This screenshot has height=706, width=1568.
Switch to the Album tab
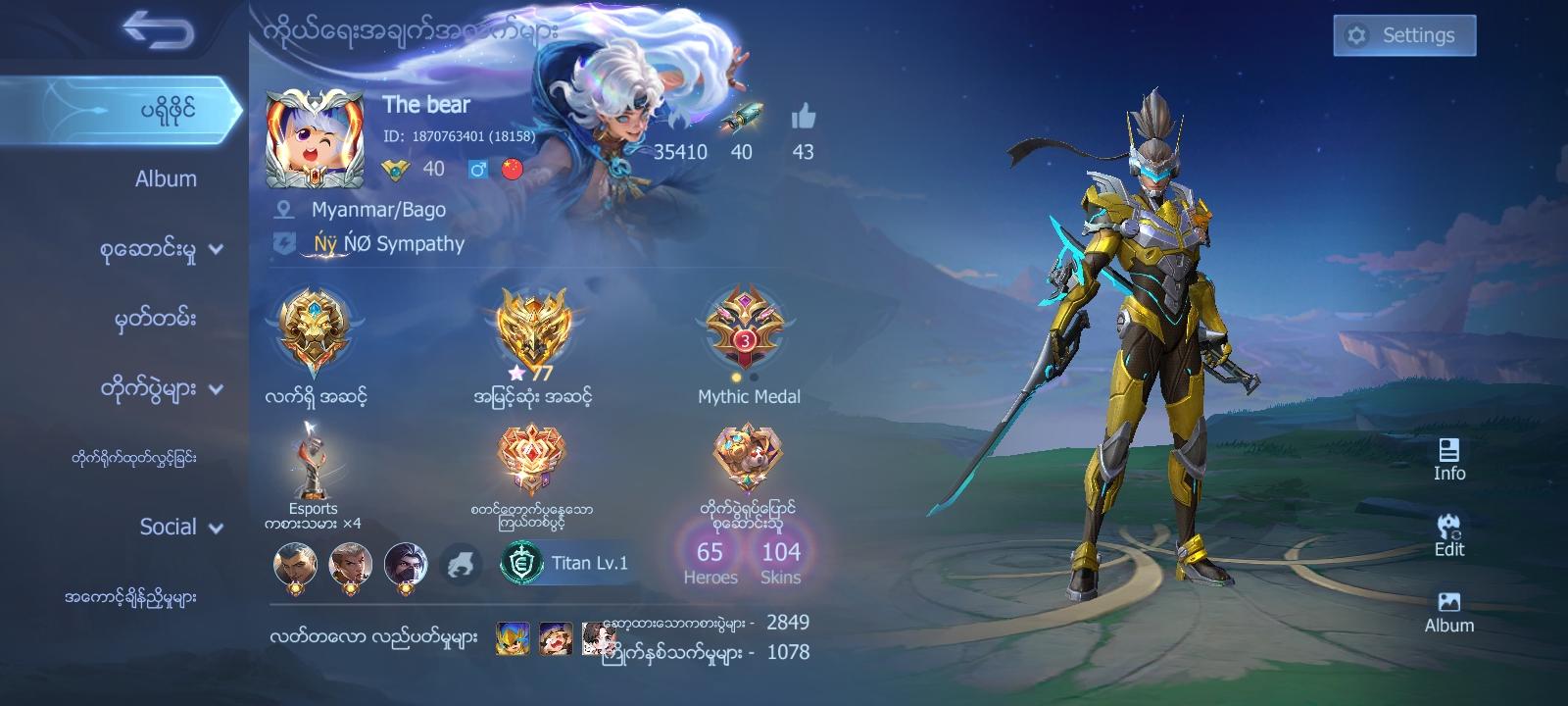167,178
